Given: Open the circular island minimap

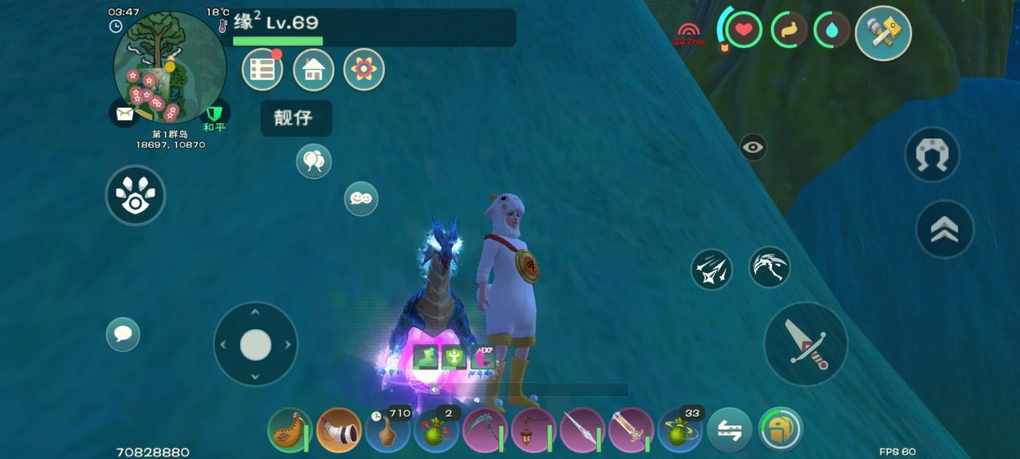Looking at the screenshot, I should pos(169,67).
